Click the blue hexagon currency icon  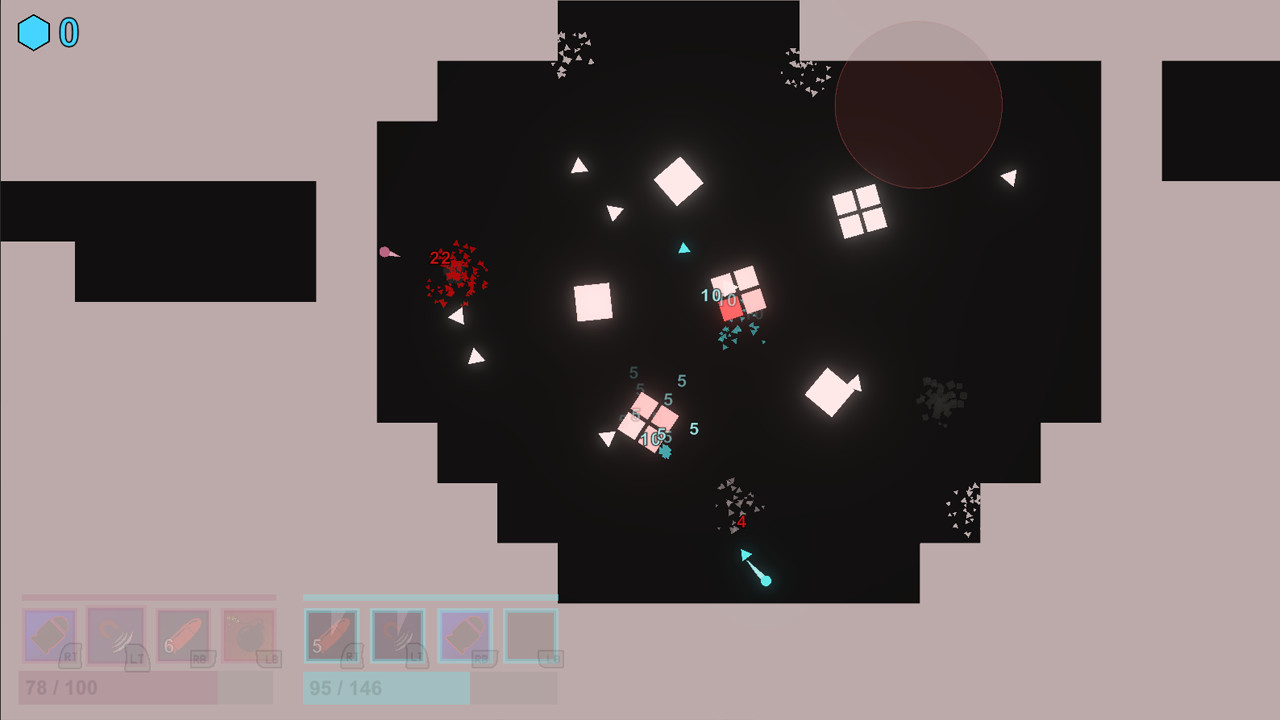click(x=33, y=31)
